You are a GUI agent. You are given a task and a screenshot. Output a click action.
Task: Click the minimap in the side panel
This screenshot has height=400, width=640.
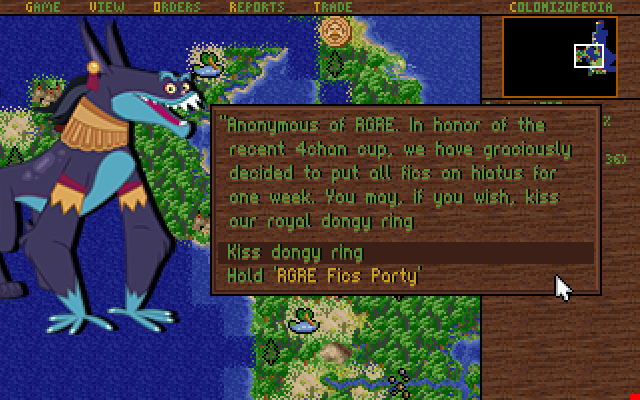coord(559,56)
